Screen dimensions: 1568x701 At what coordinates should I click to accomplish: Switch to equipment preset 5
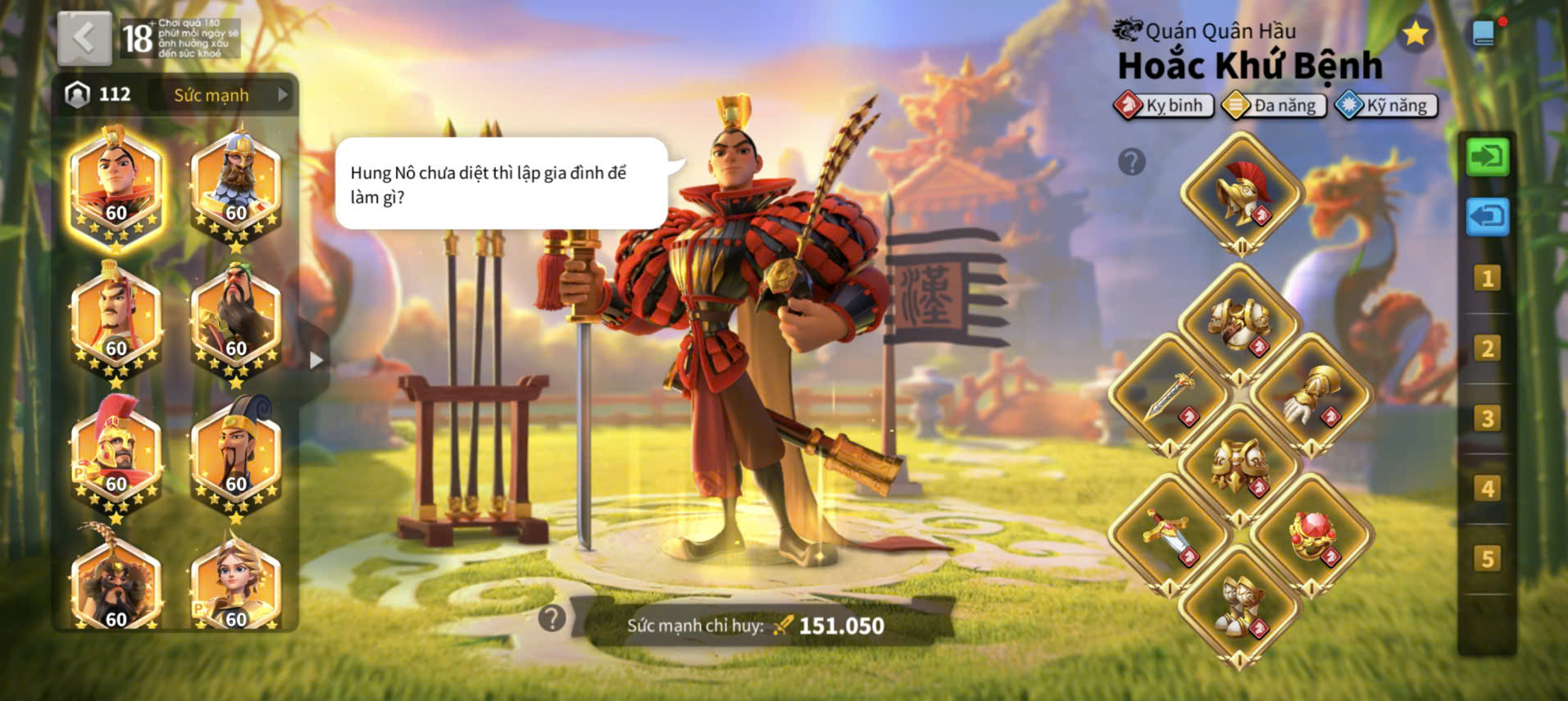pyautogui.click(x=1487, y=559)
